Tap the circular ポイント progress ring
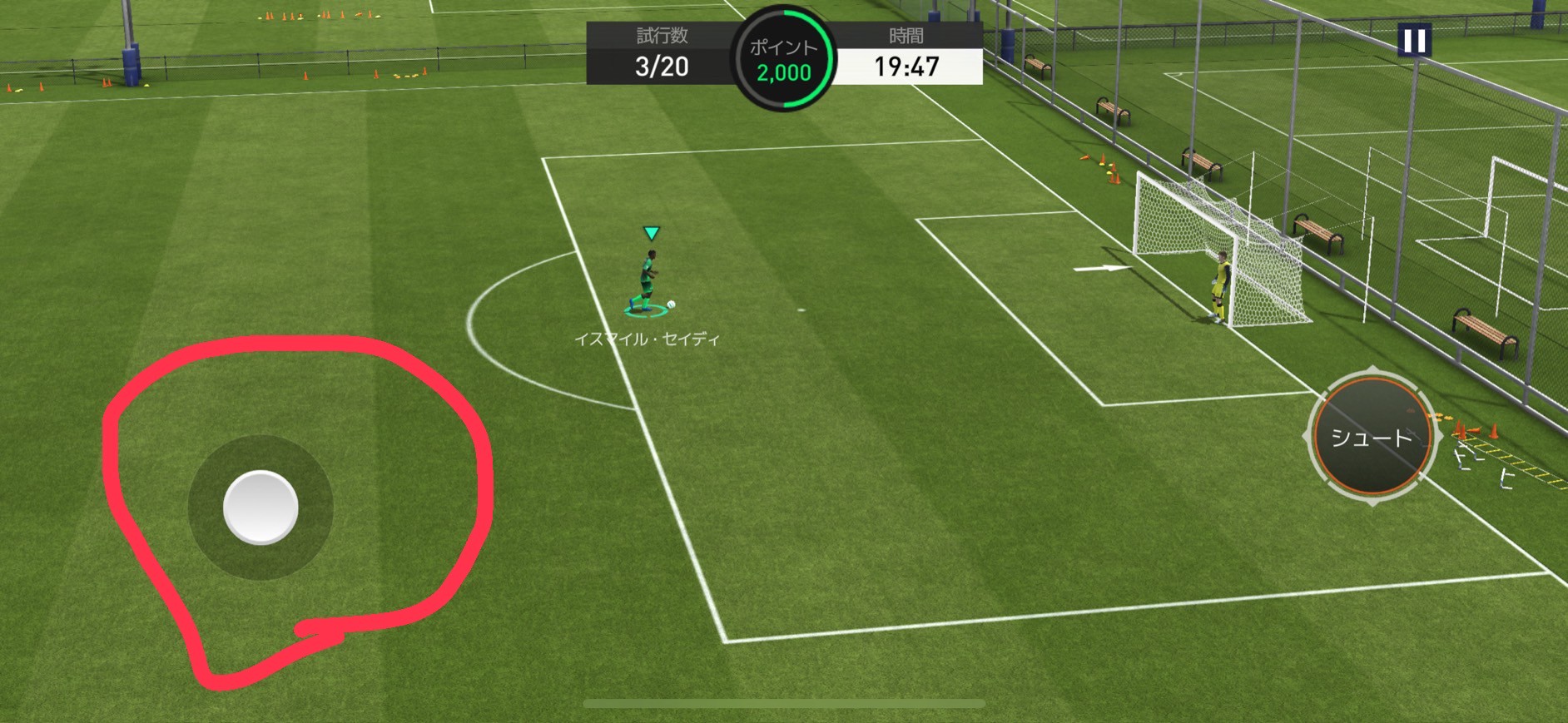 (x=783, y=54)
